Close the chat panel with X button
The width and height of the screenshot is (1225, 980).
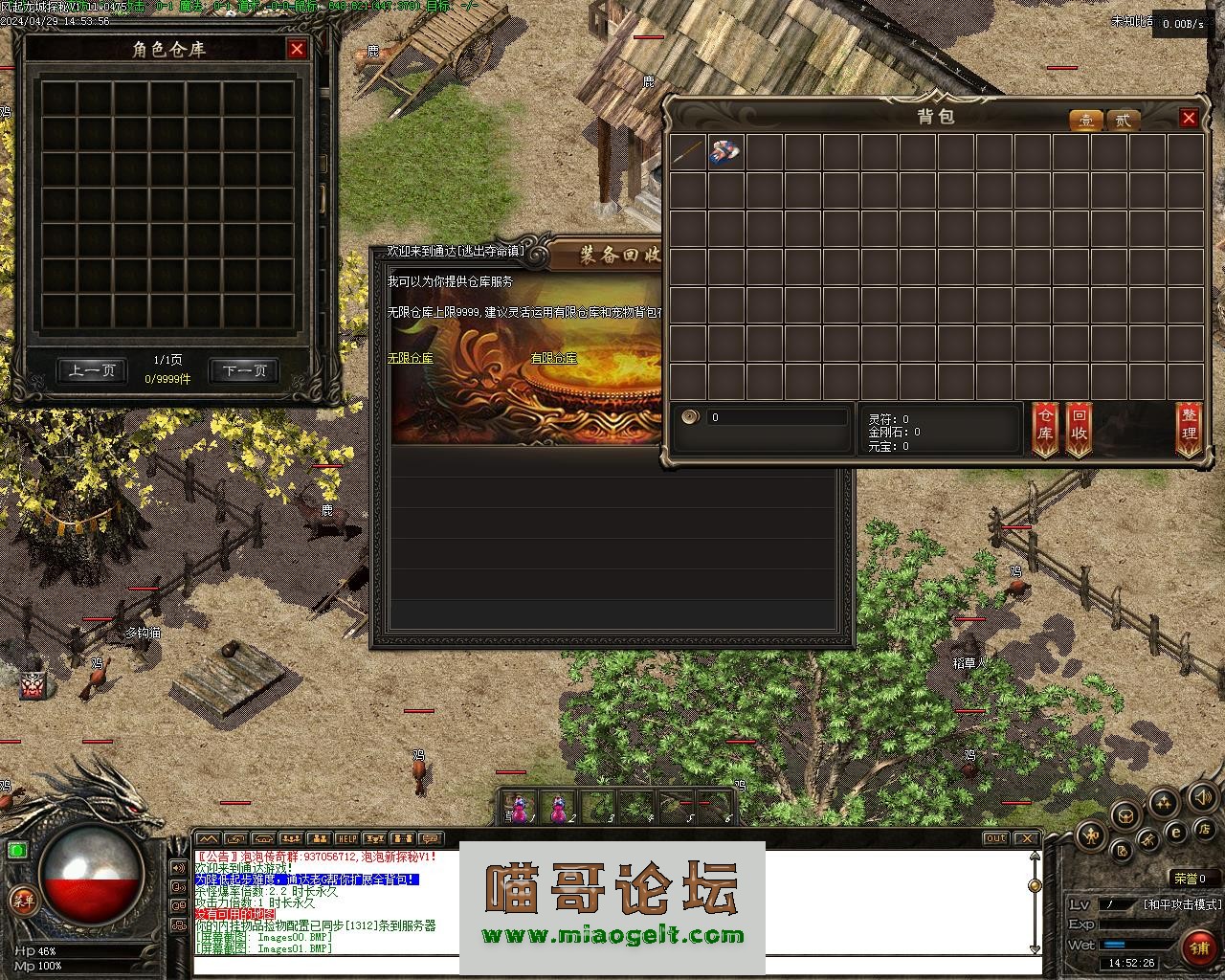1029,838
